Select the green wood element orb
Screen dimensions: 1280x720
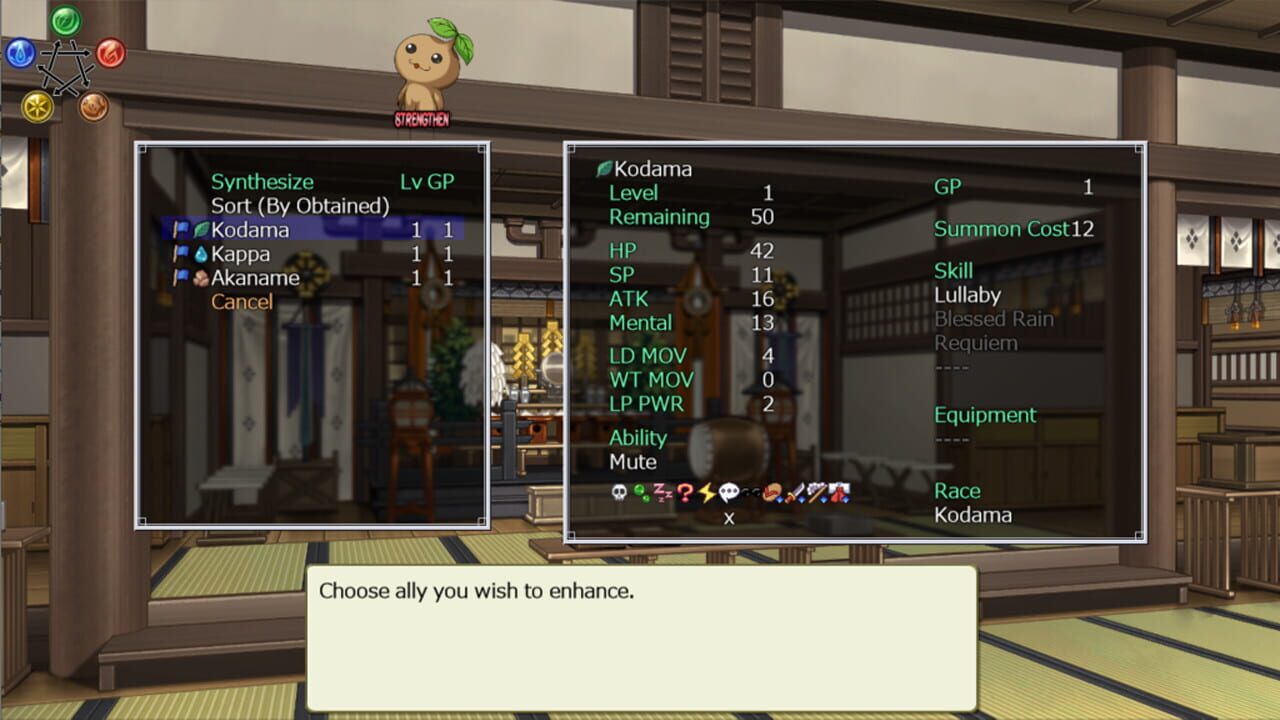pyautogui.click(x=66, y=20)
